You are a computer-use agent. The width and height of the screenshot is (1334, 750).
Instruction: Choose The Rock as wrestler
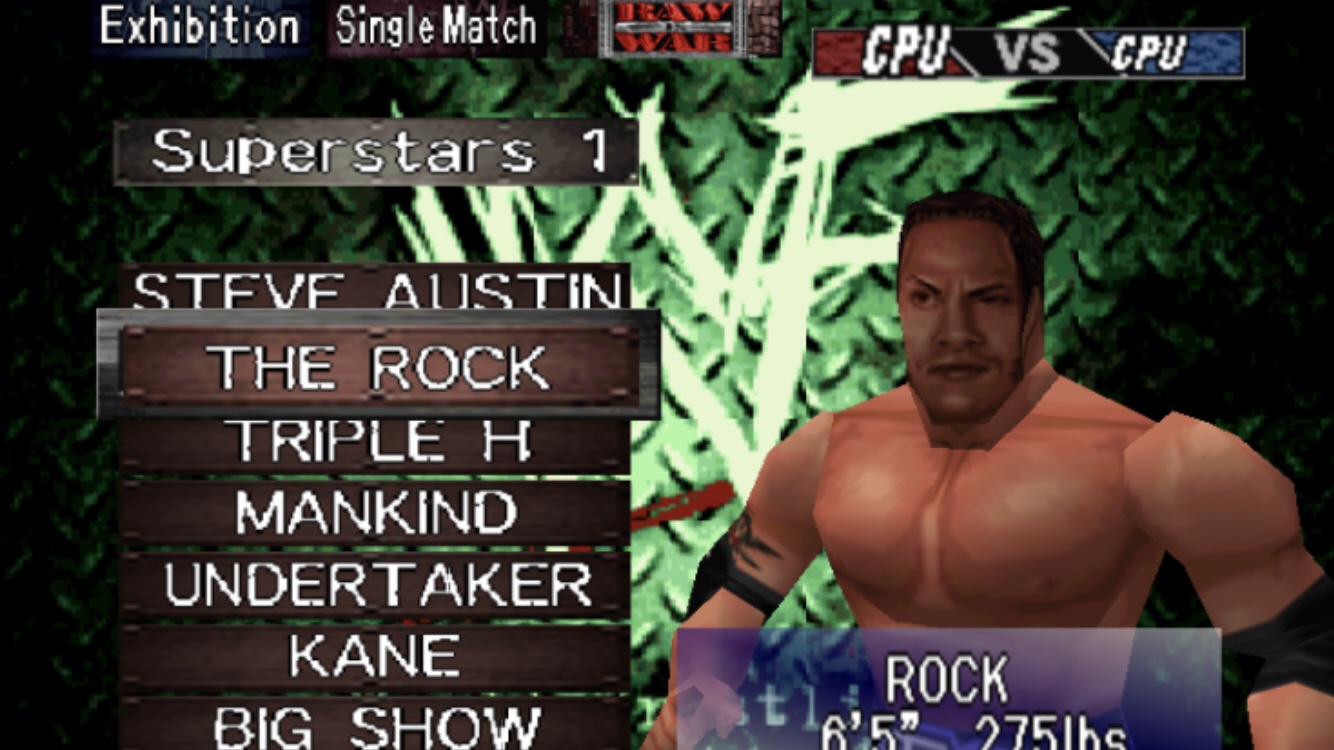point(376,367)
